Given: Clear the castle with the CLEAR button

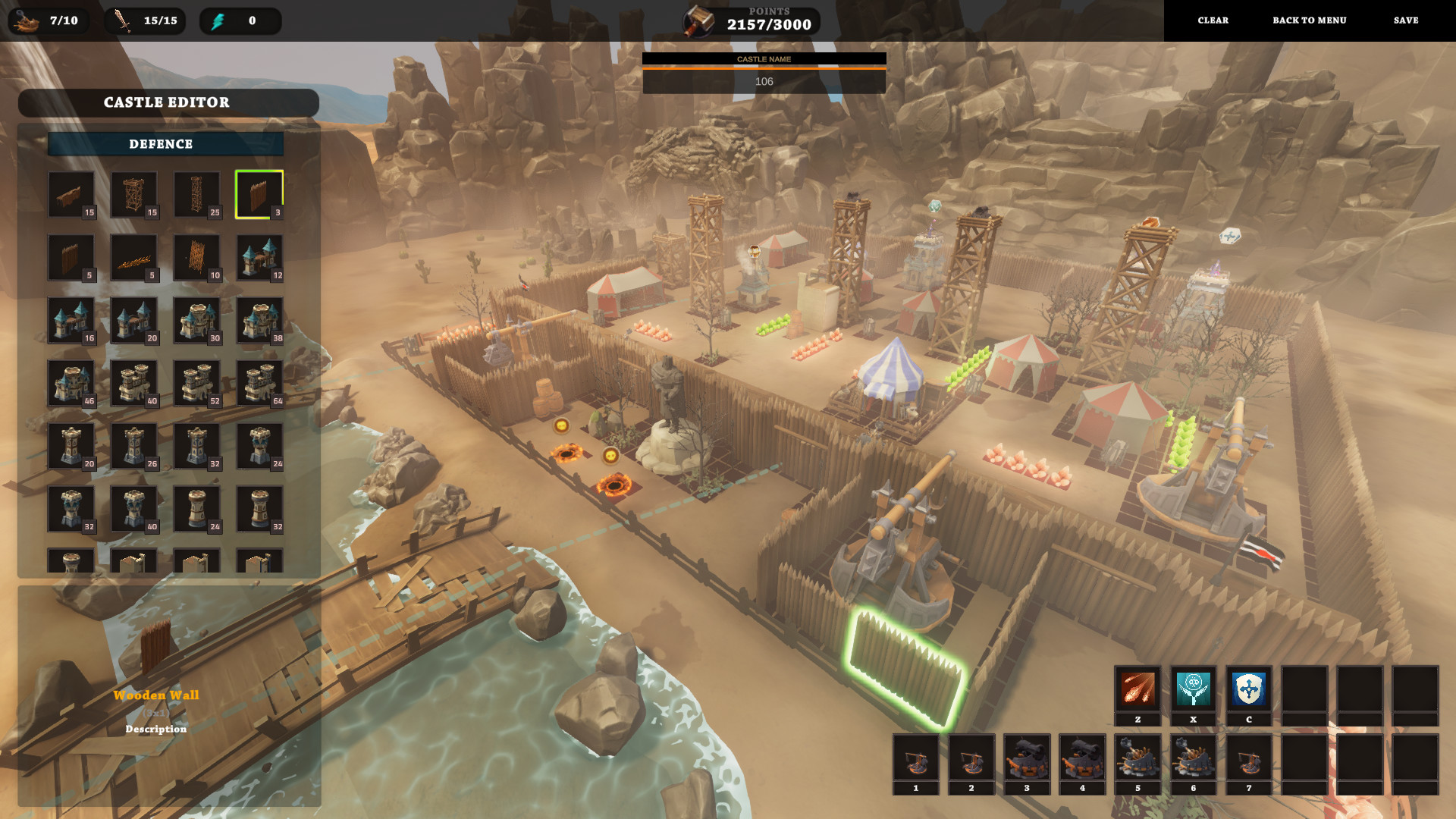Looking at the screenshot, I should [1213, 20].
